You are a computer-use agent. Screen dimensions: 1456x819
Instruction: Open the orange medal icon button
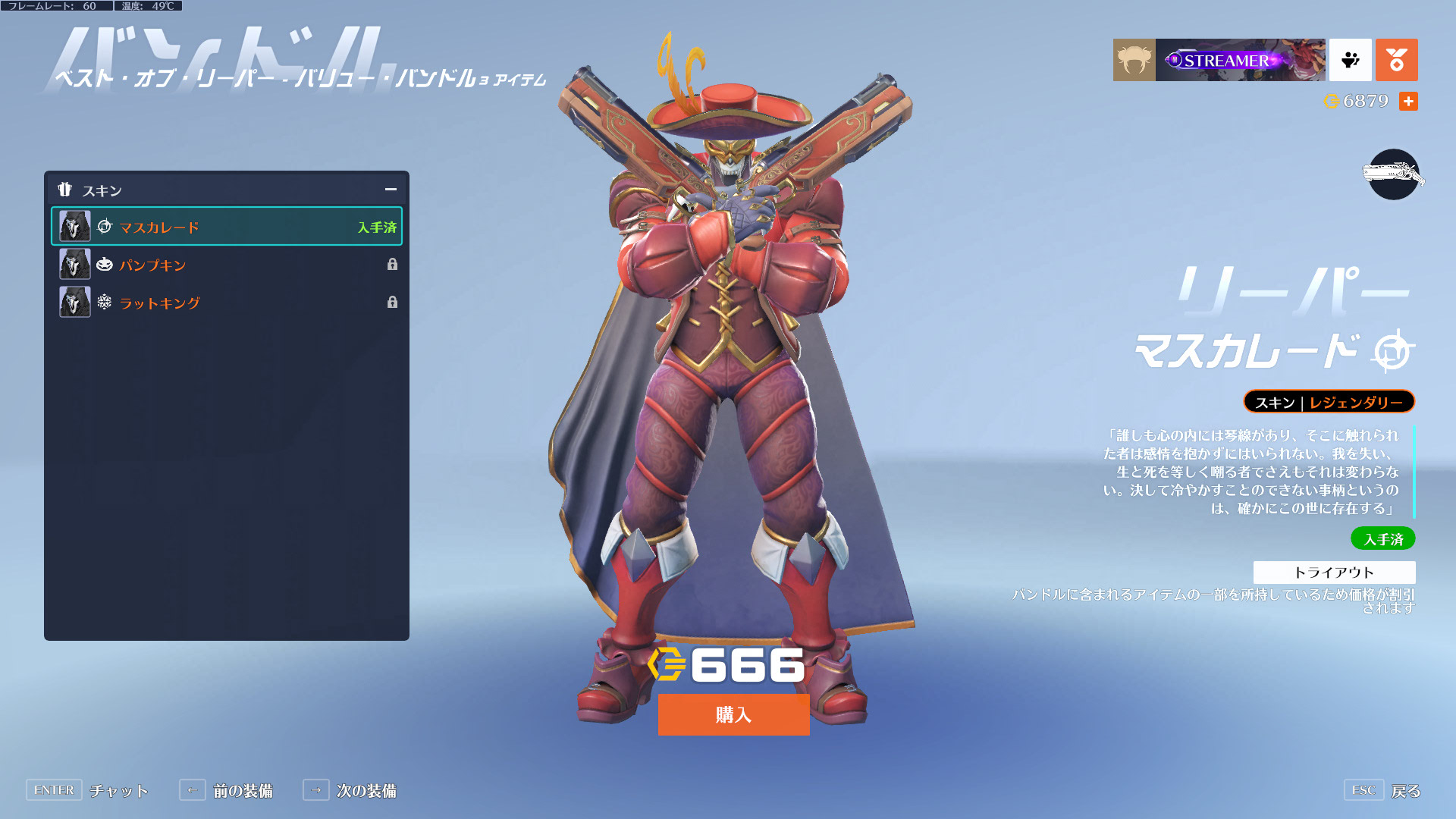click(1396, 60)
